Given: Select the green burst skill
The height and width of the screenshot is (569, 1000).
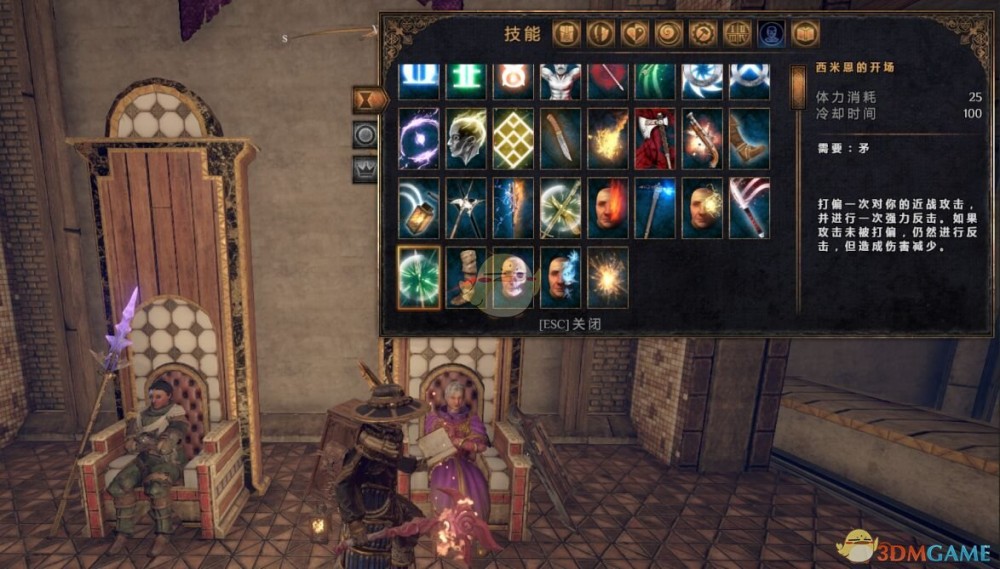Looking at the screenshot, I should point(419,277).
